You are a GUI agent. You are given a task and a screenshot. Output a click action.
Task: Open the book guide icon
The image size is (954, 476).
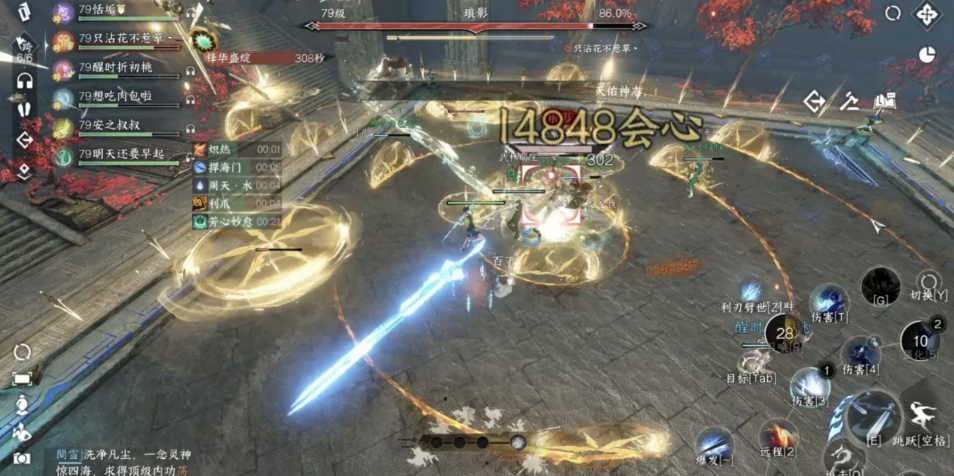coord(884,100)
